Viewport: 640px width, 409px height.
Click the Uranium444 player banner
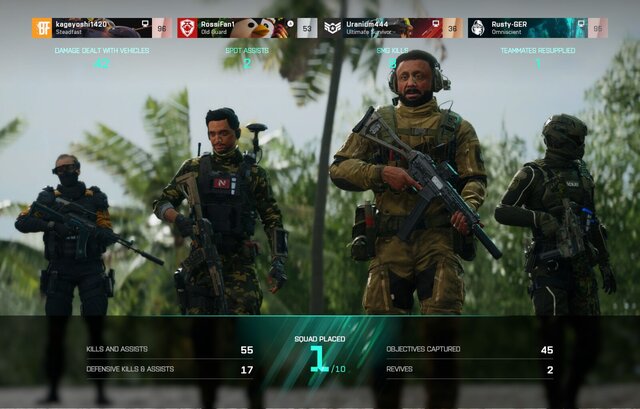pos(392,28)
